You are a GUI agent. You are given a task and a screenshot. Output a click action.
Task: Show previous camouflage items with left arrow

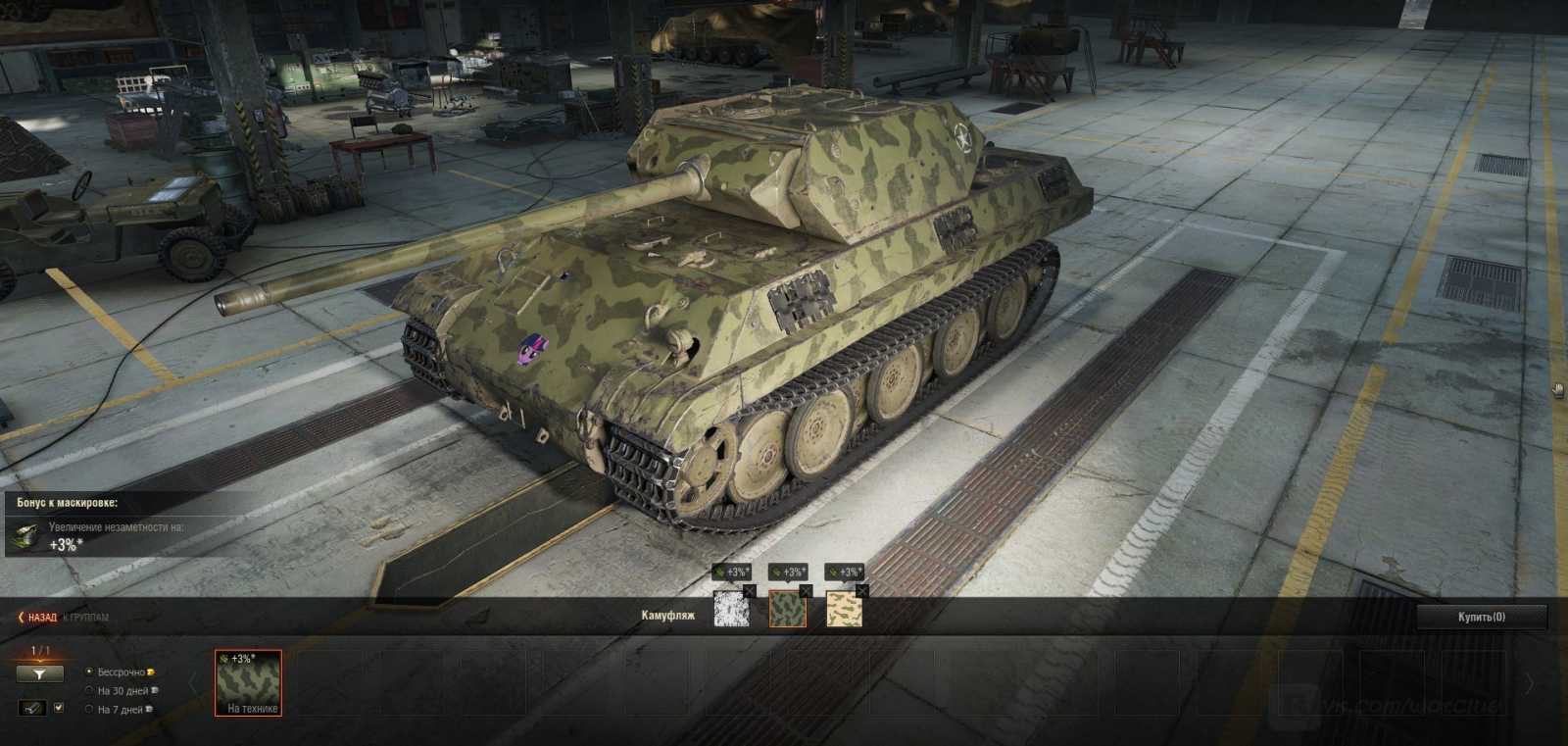[193, 683]
